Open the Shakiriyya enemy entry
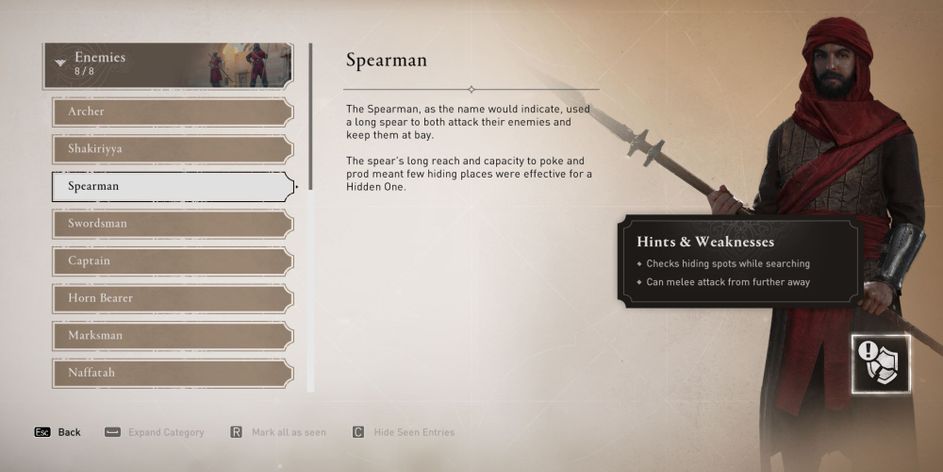Screen dimensions: 943x472 [x=172, y=149]
